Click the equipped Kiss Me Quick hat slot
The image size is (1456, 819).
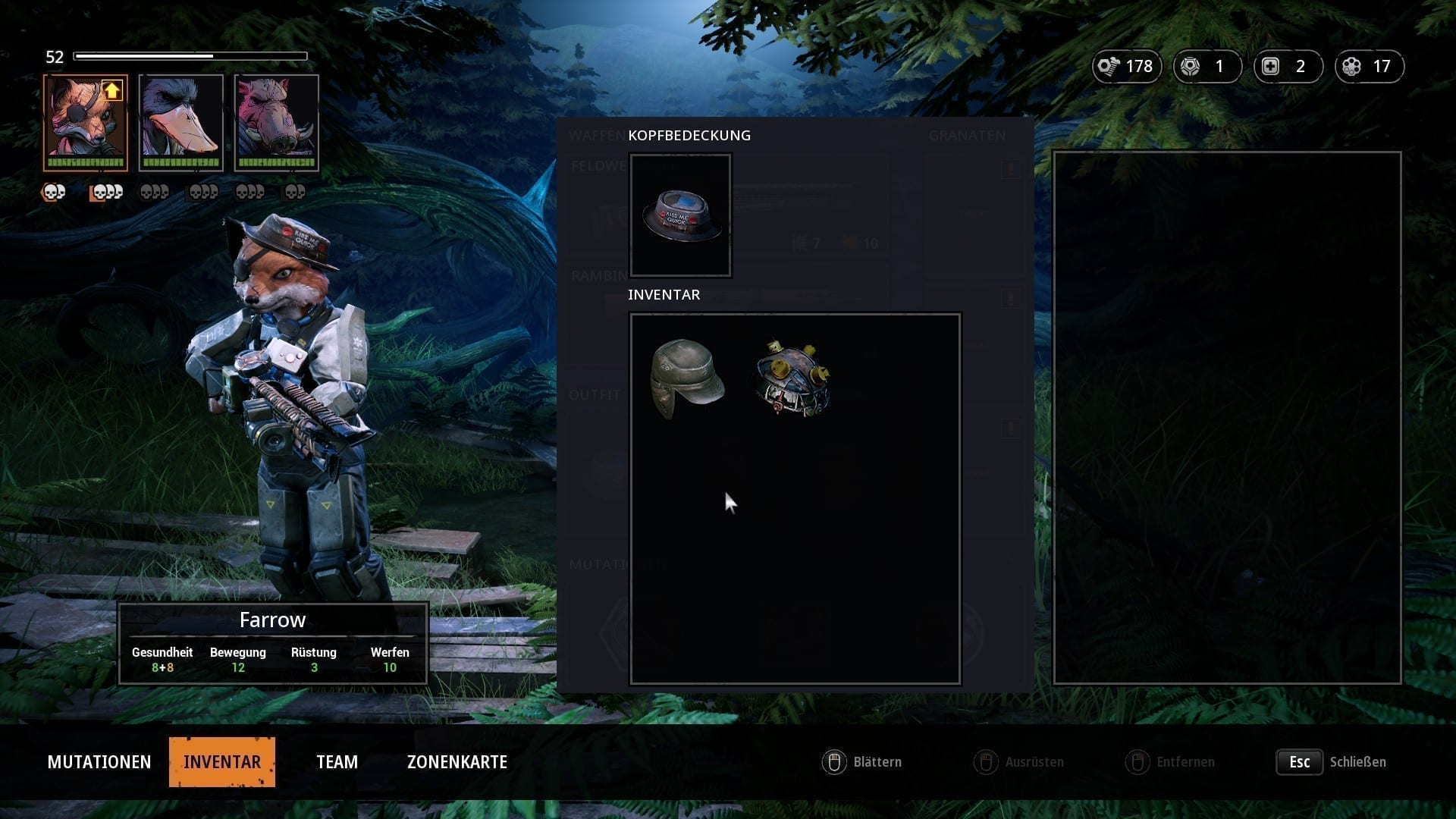tap(680, 215)
